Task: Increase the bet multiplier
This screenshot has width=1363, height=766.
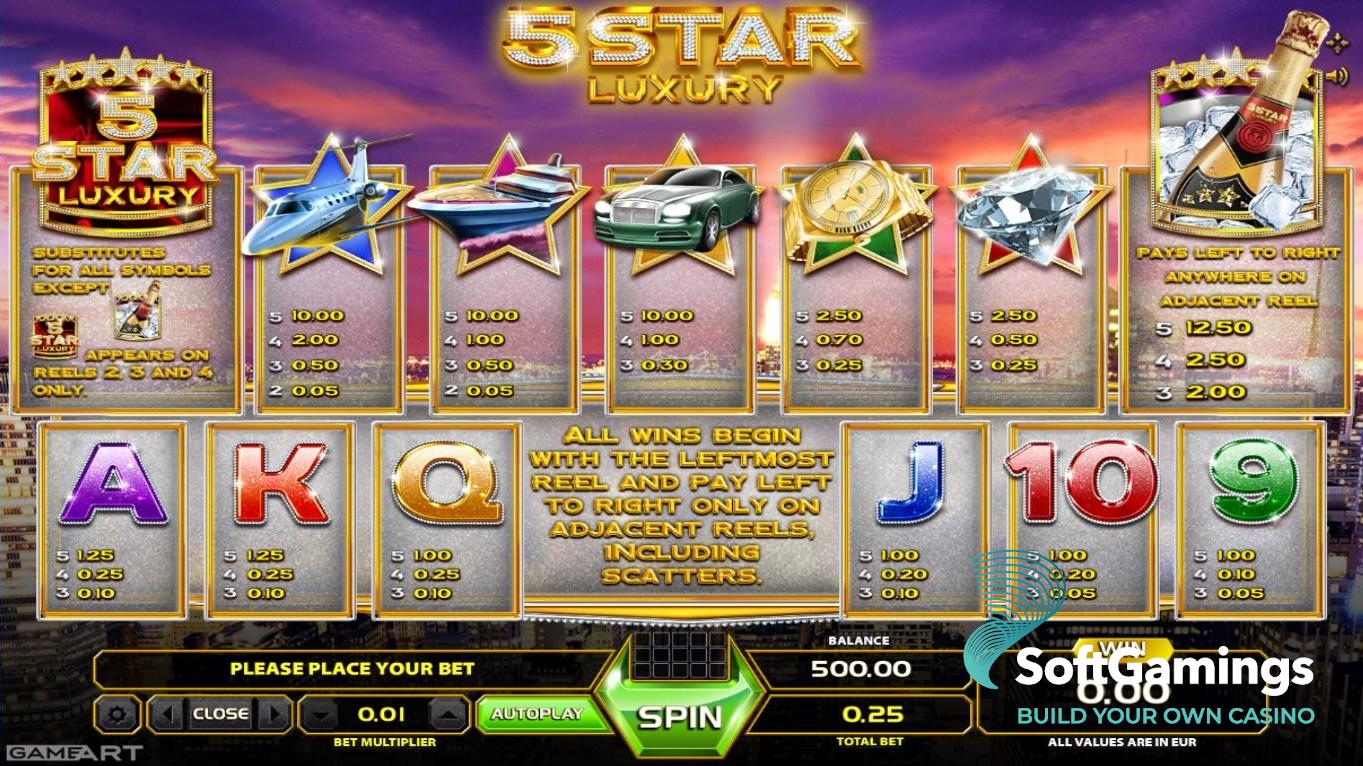Action: [x=450, y=715]
